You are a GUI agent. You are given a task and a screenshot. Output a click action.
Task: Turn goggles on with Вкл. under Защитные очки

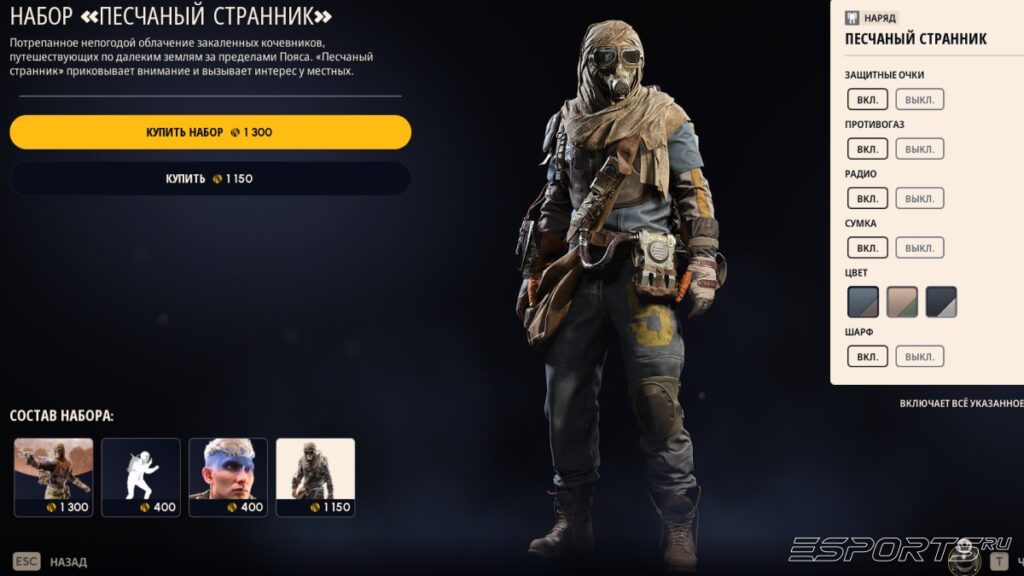[x=867, y=99]
